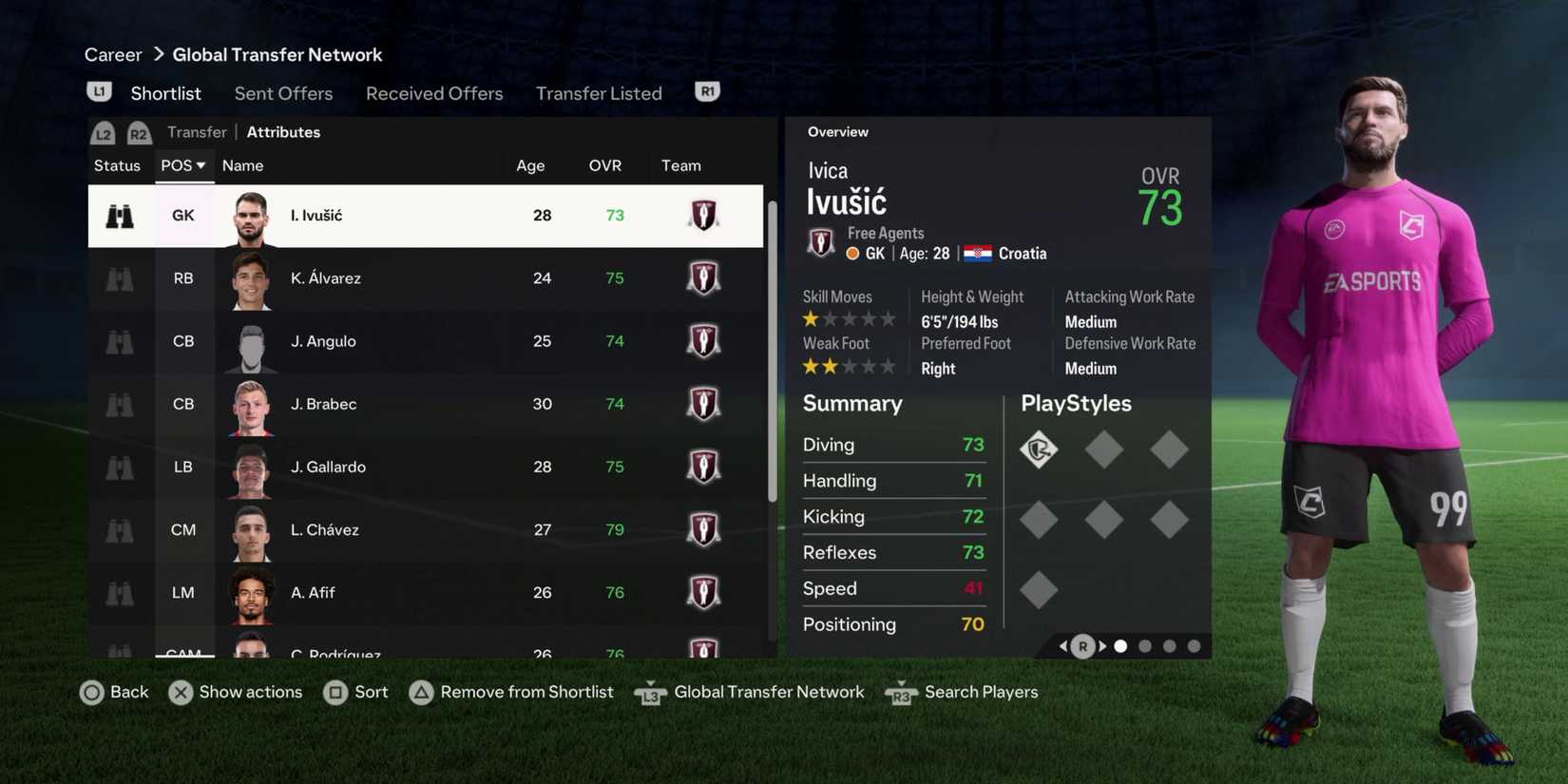Switch to Attributes view with the R2 toggle
The width and height of the screenshot is (1568, 784).
click(139, 132)
